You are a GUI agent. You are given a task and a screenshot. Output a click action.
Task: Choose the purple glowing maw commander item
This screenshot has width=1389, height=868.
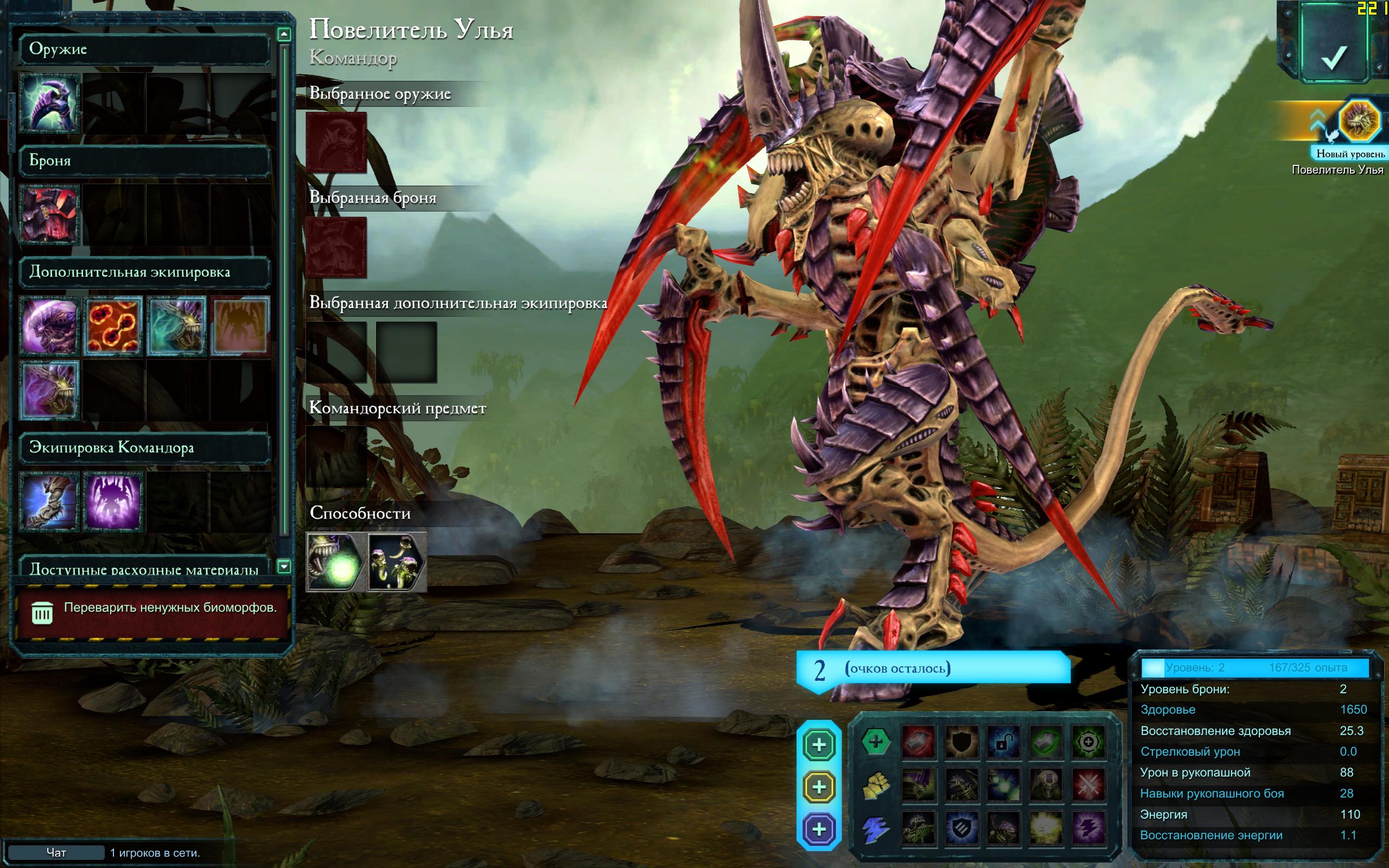(x=113, y=502)
